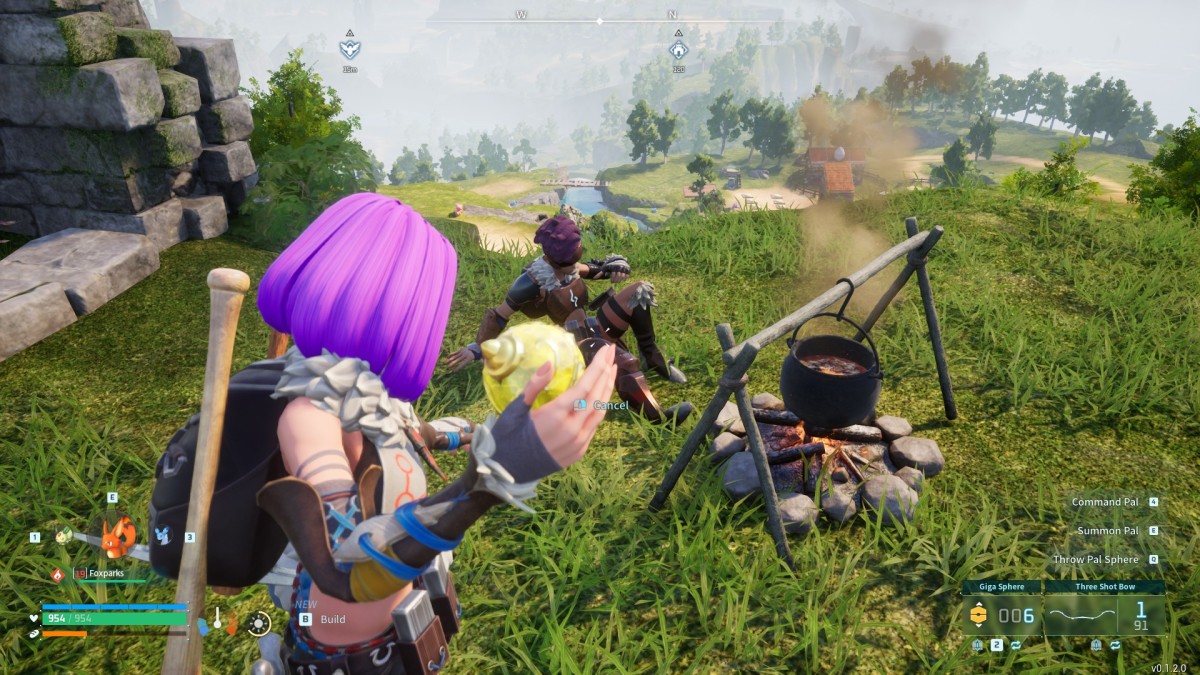Activate the Summon Pal action label
This screenshot has height=675, width=1200.
[1107, 531]
